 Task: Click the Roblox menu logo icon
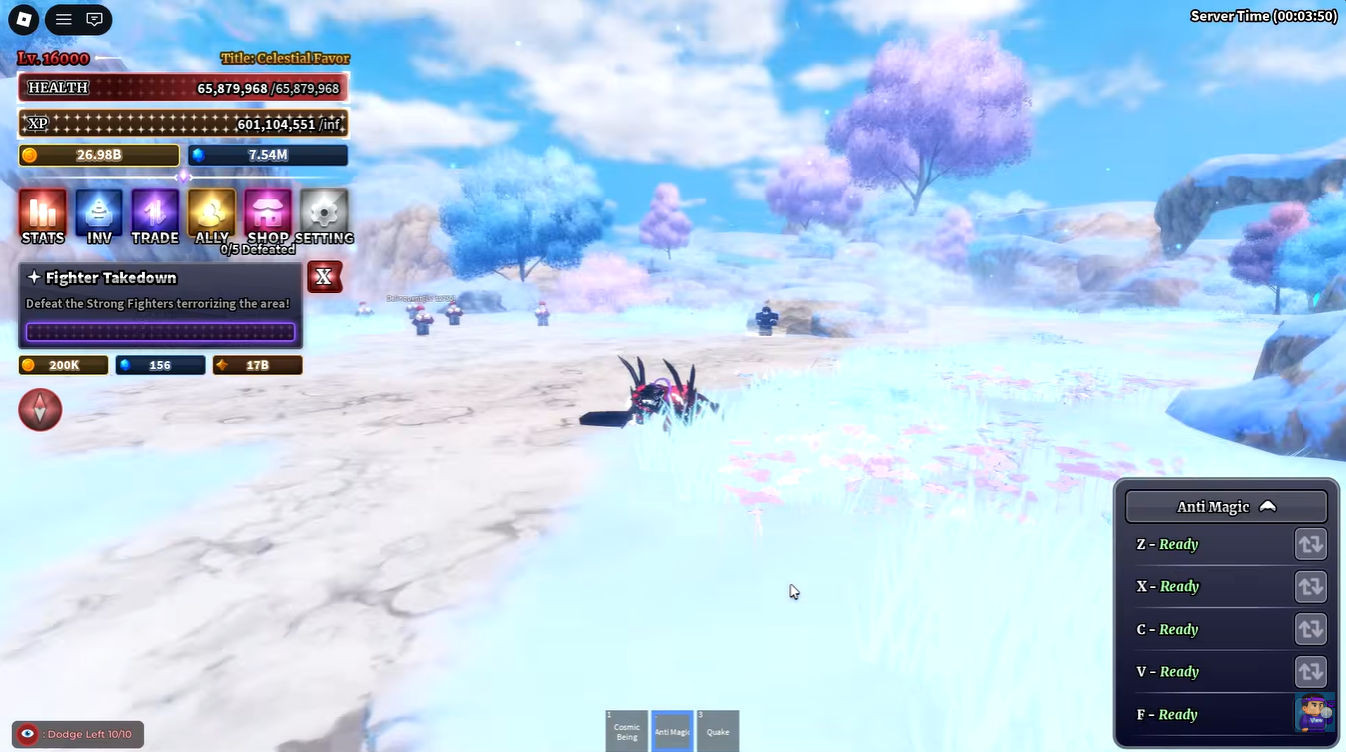[x=24, y=19]
